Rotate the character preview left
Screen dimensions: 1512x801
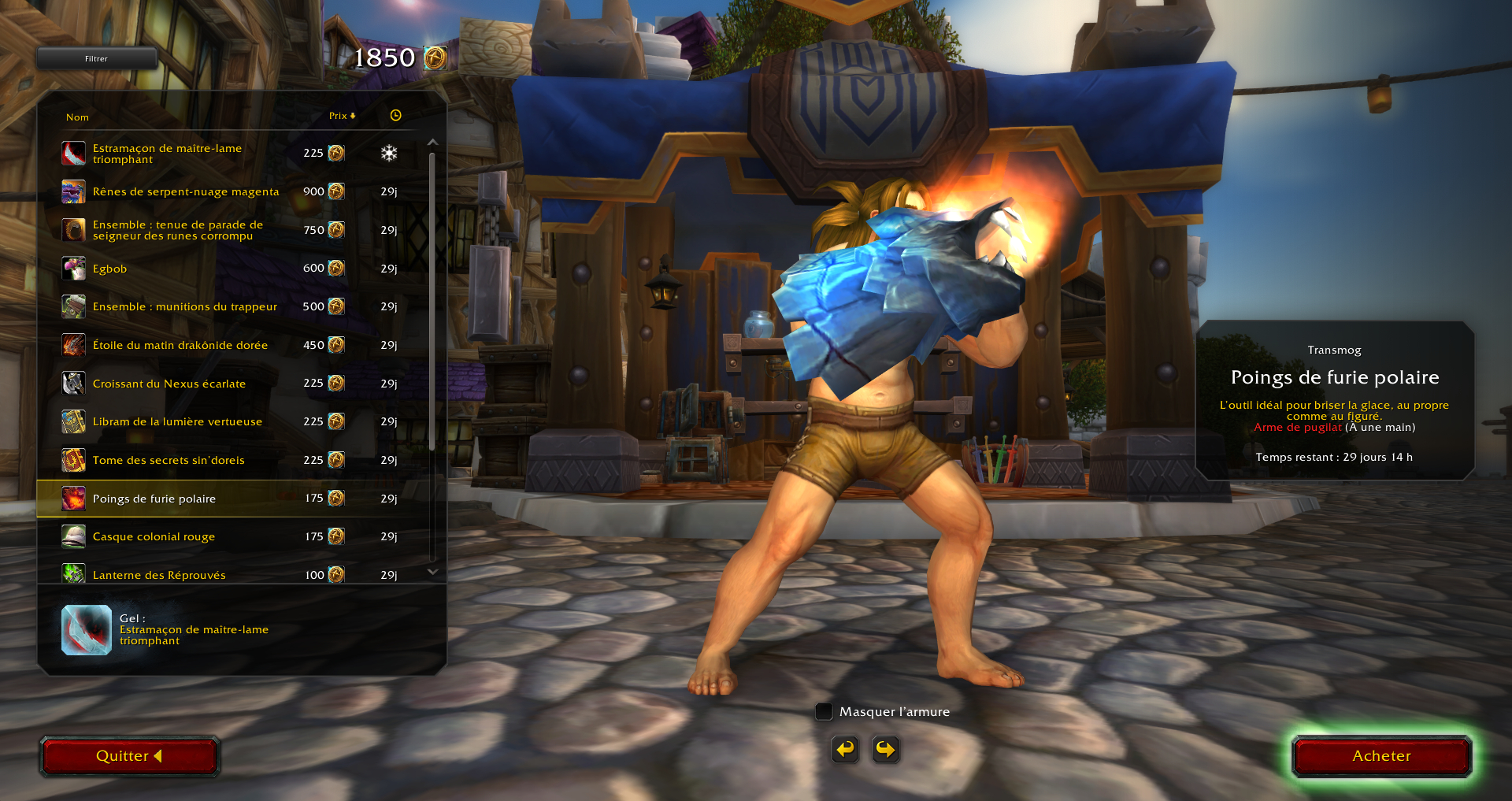point(845,749)
